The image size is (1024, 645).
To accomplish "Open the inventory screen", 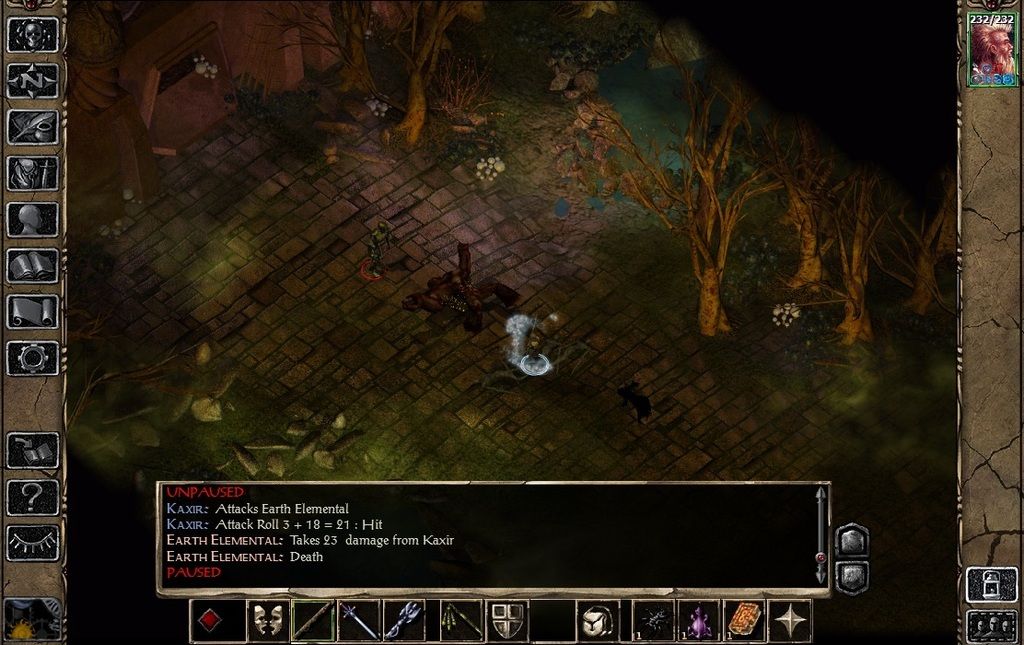I will (x=32, y=173).
